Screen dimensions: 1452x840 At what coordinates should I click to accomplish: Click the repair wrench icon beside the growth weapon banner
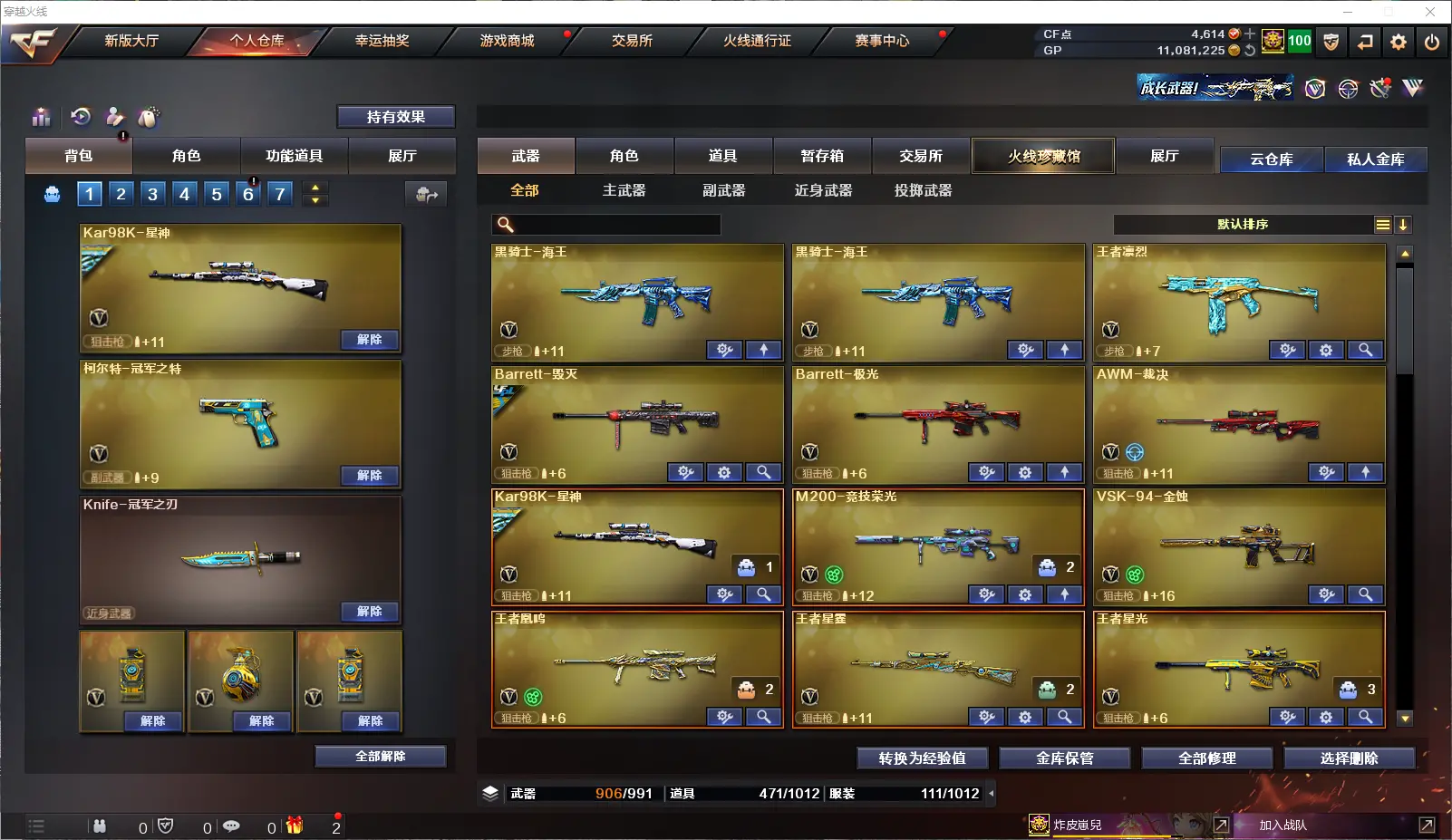[x=1379, y=88]
